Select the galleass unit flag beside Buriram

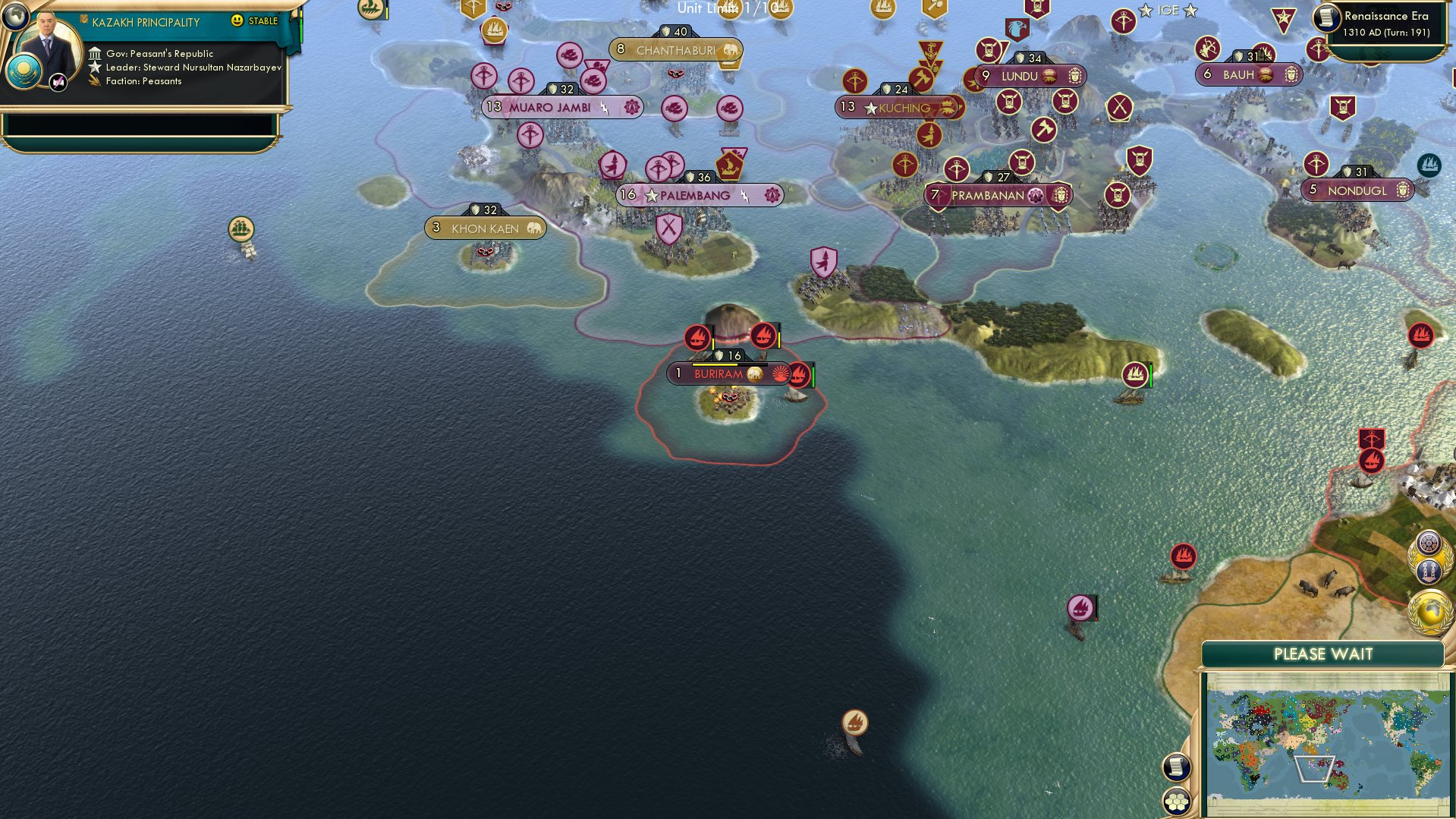(797, 374)
